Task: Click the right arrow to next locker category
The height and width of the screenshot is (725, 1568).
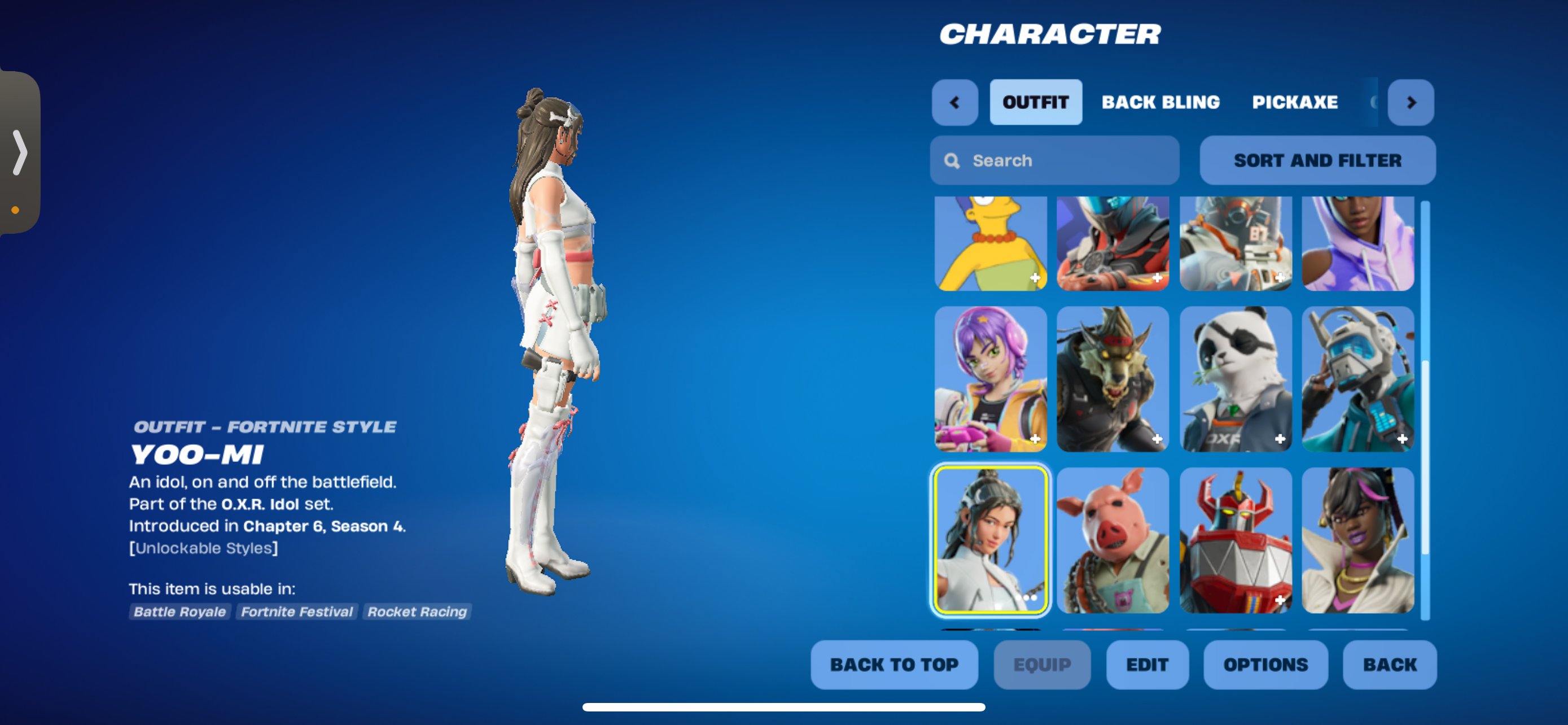Action: (x=1411, y=102)
